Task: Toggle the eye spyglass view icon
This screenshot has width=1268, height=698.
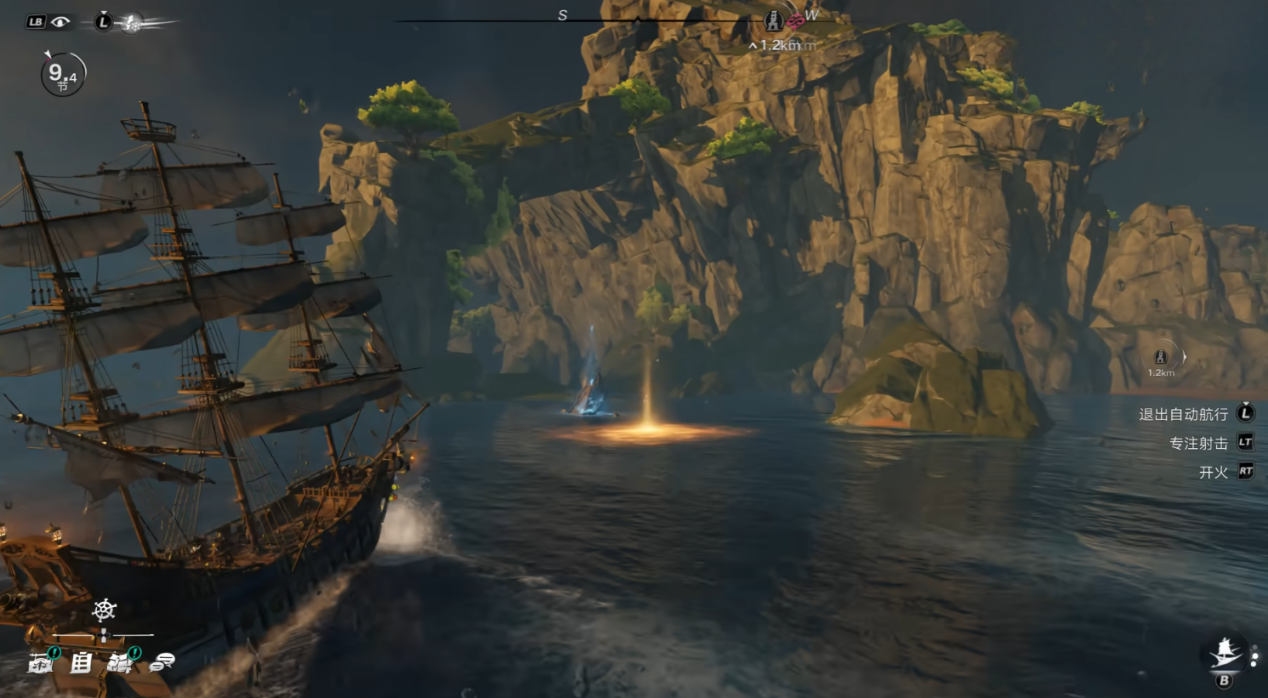Action: click(60, 21)
